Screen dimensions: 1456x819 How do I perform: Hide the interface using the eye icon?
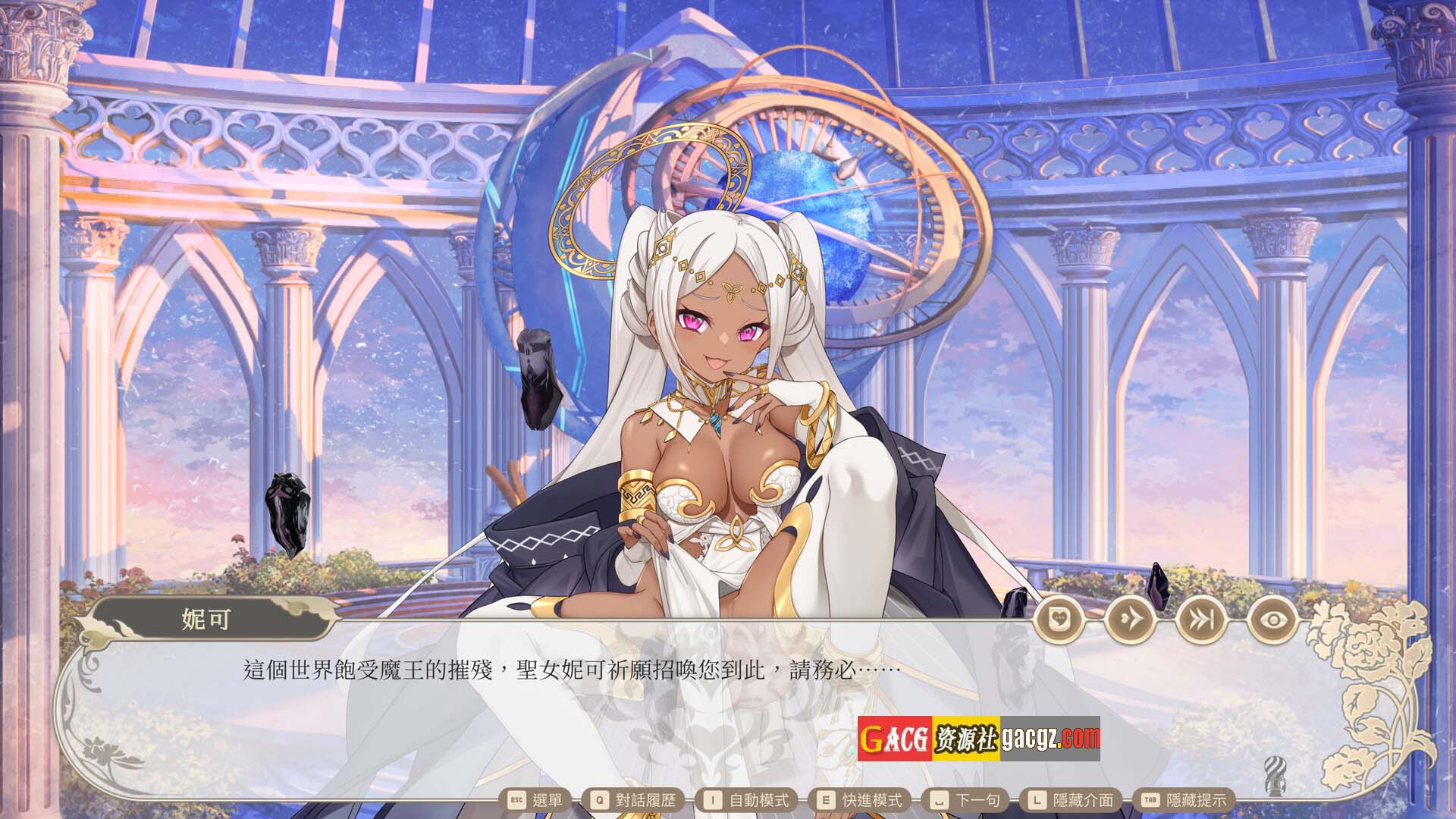pyautogui.click(x=1273, y=620)
